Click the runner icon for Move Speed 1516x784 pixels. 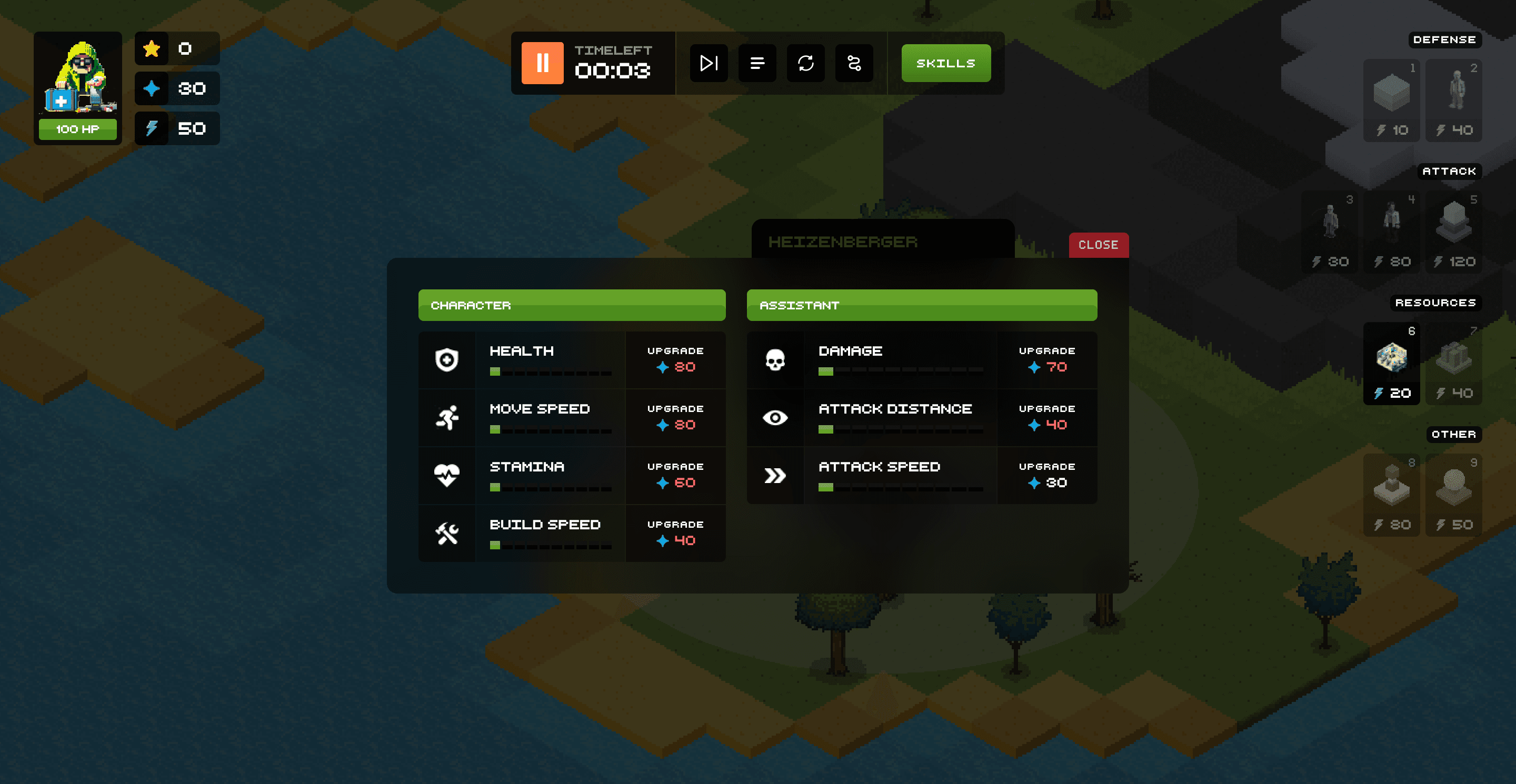pos(447,418)
